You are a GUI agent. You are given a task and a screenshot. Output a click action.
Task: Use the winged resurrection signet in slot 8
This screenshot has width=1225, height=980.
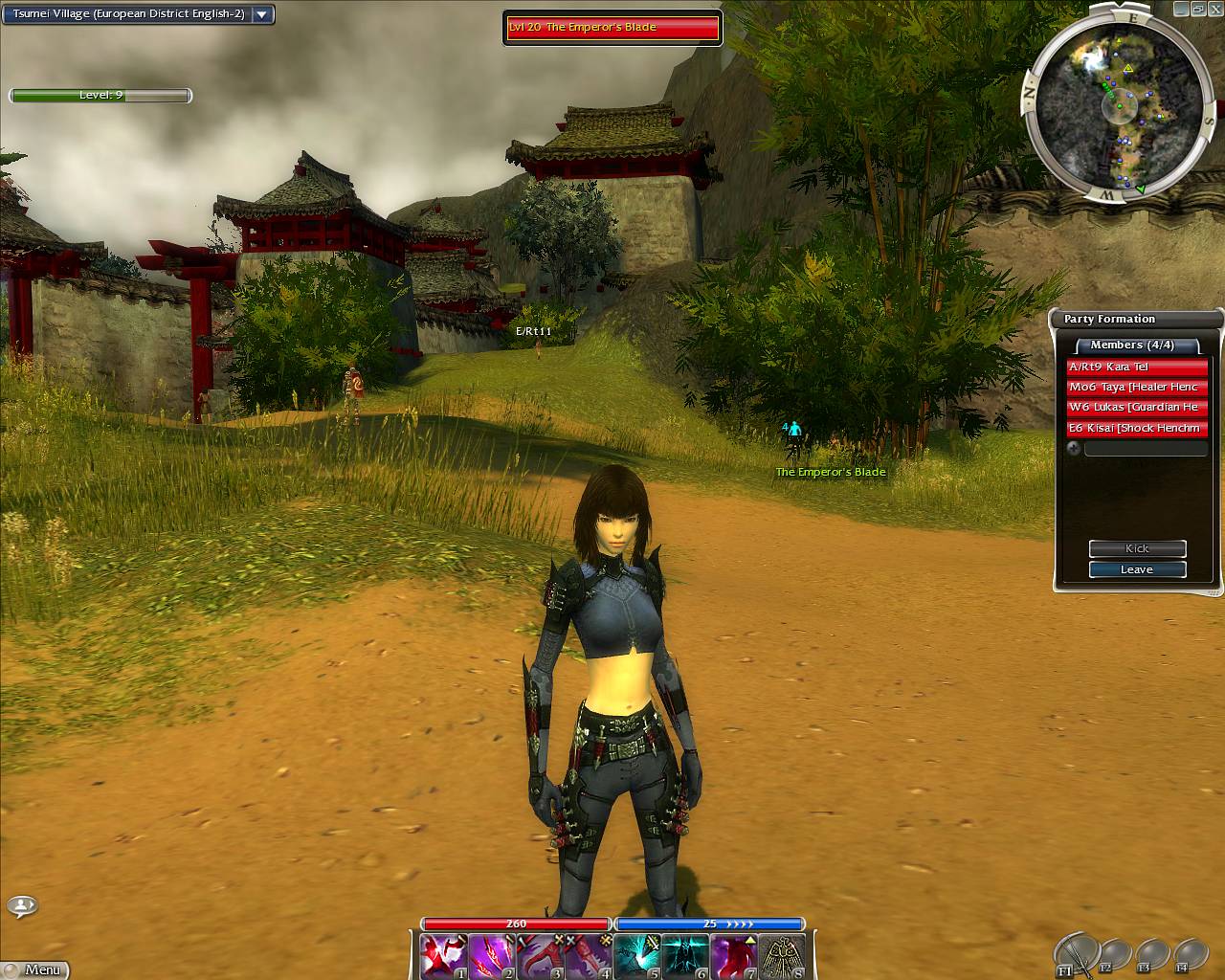(x=782, y=956)
